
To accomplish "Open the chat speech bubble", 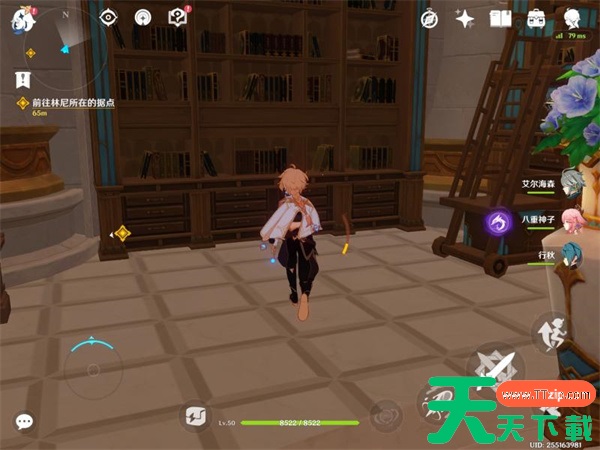I will (x=23, y=422).
